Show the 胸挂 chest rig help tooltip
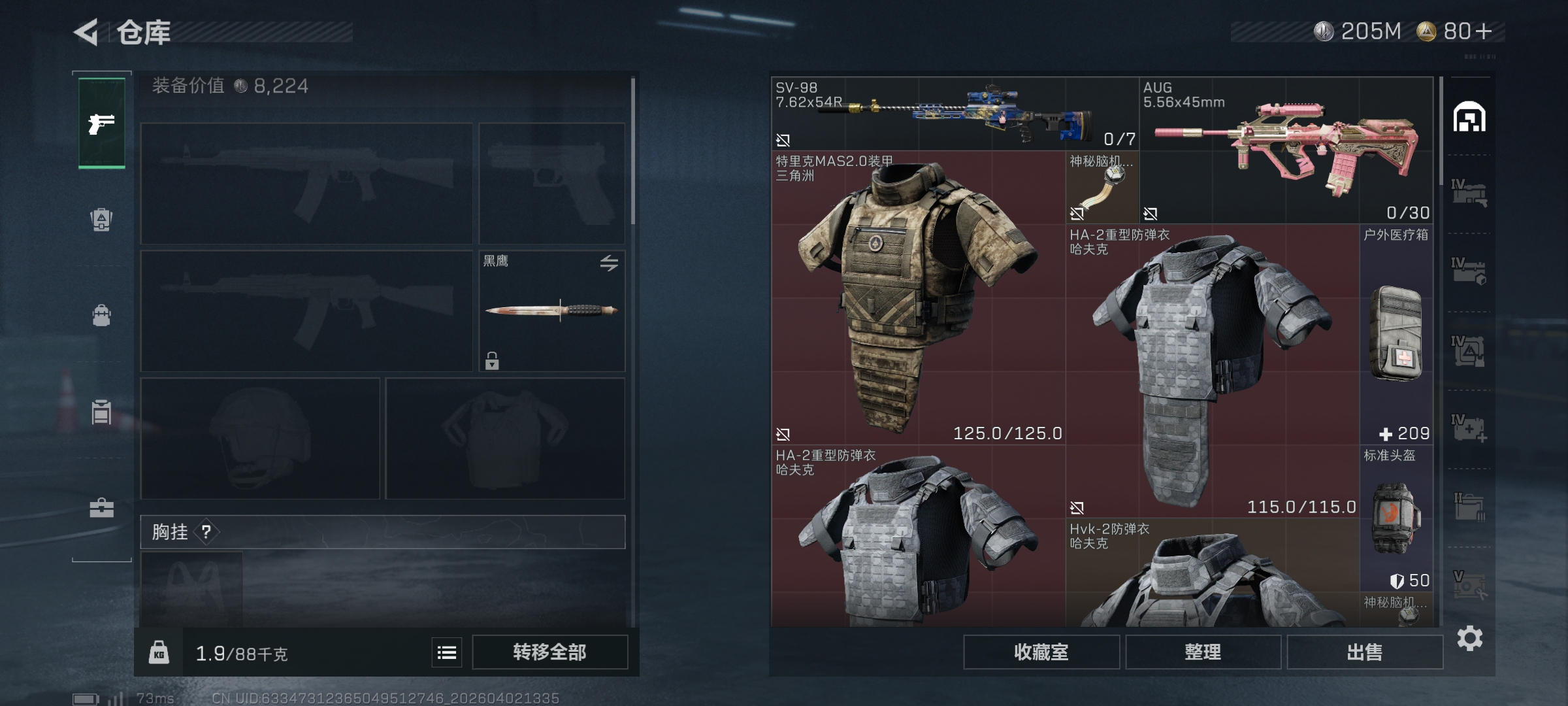 (206, 532)
